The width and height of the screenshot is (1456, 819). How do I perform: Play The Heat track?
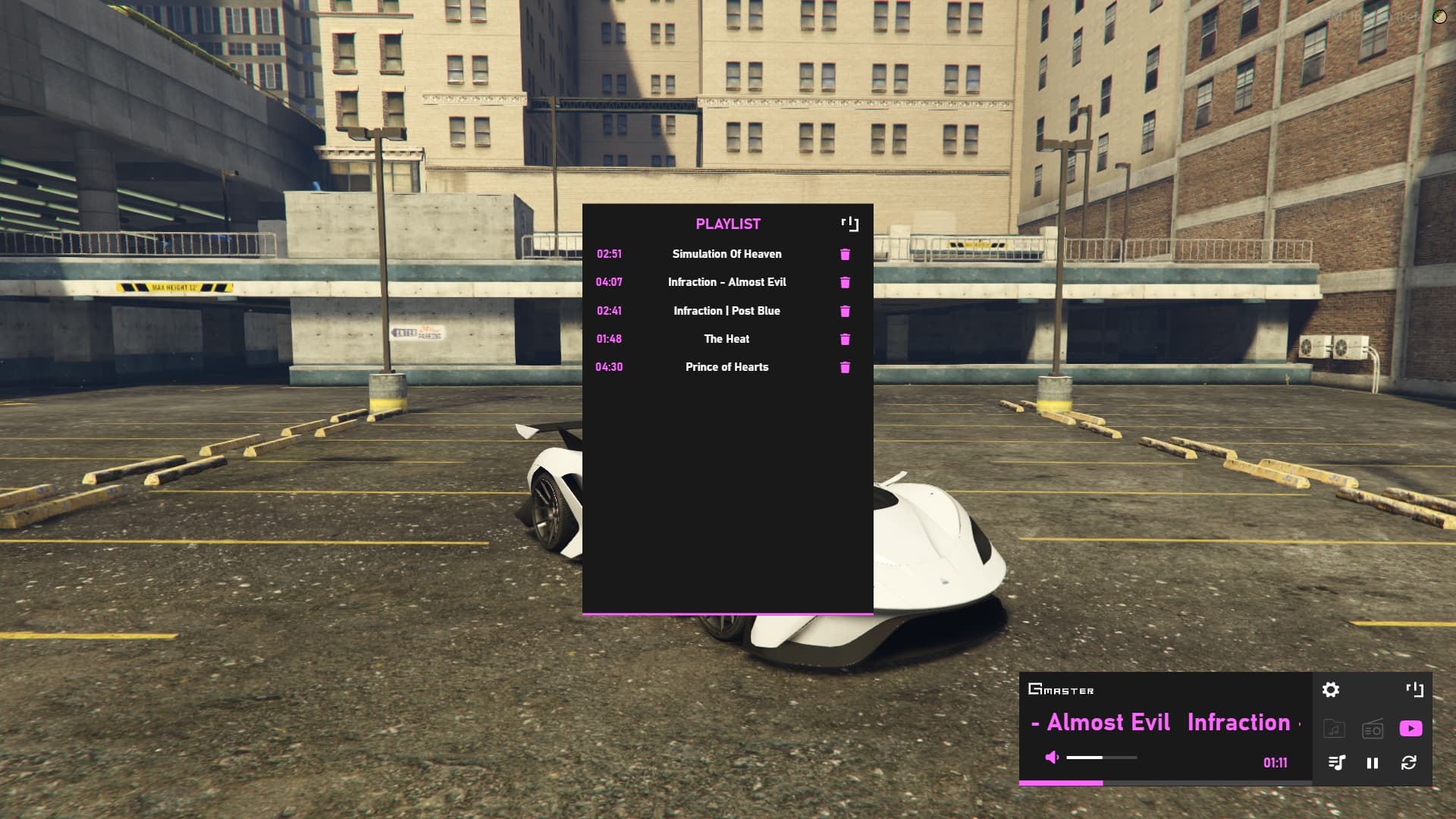tap(726, 339)
